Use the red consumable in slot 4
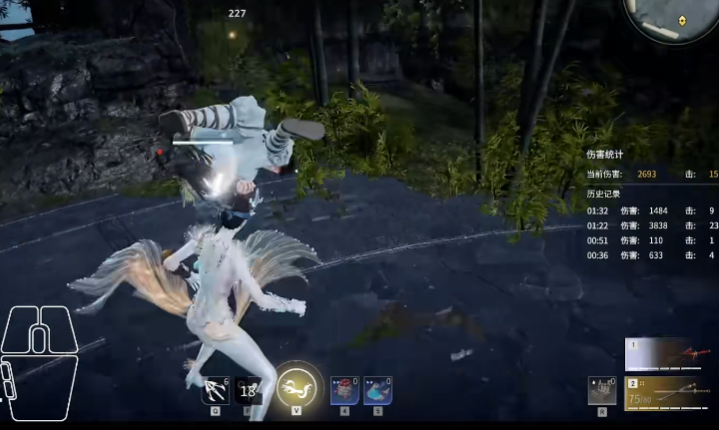Image resolution: width=719 pixels, height=430 pixels. tap(344, 390)
